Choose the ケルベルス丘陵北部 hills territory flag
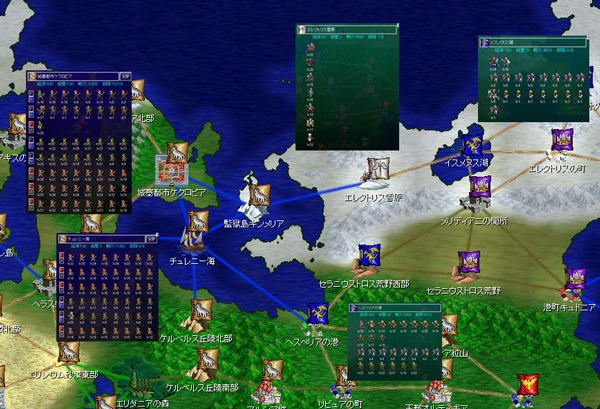 coord(200,311)
